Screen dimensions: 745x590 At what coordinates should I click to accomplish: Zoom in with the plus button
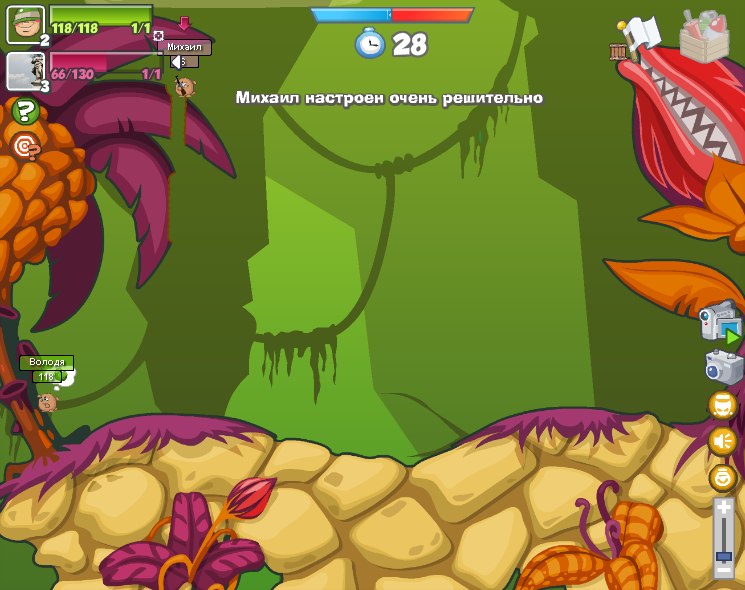pyautogui.click(x=723, y=508)
